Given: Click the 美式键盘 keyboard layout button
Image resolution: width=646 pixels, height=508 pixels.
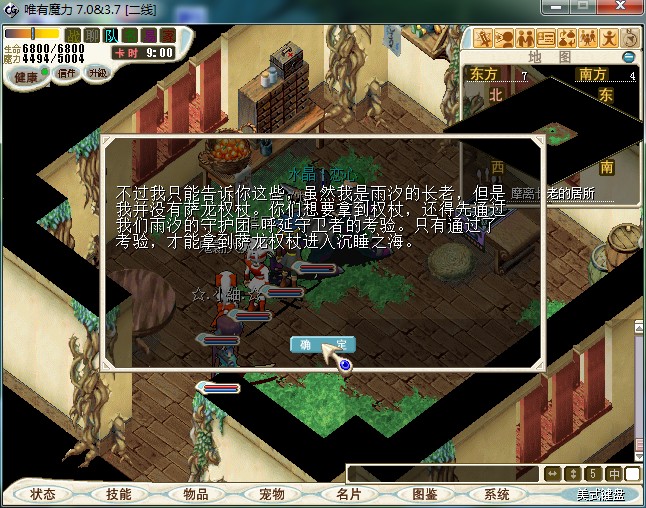Looking at the screenshot, I should (x=600, y=494).
